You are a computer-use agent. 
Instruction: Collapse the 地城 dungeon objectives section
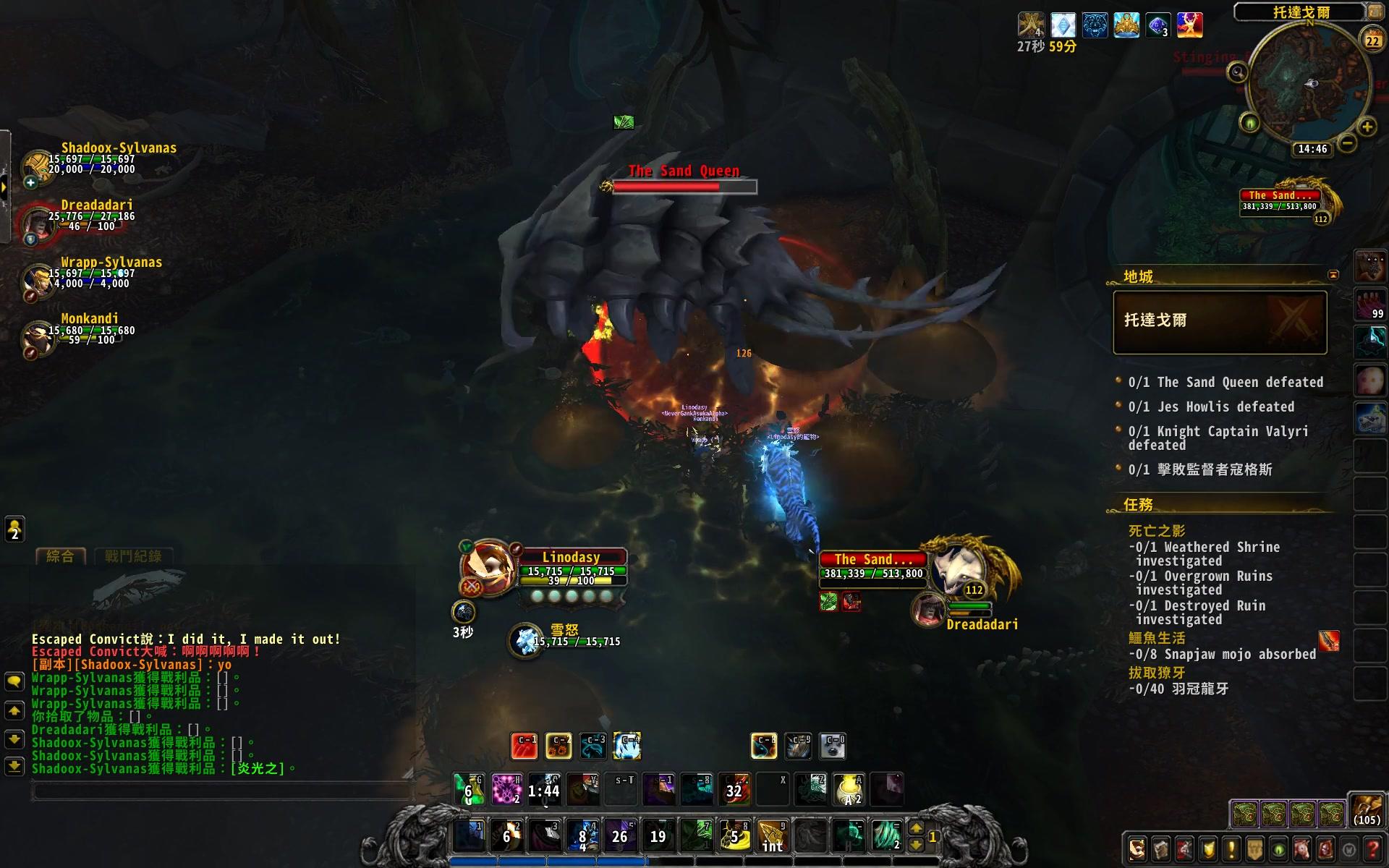pyautogui.click(x=1139, y=275)
